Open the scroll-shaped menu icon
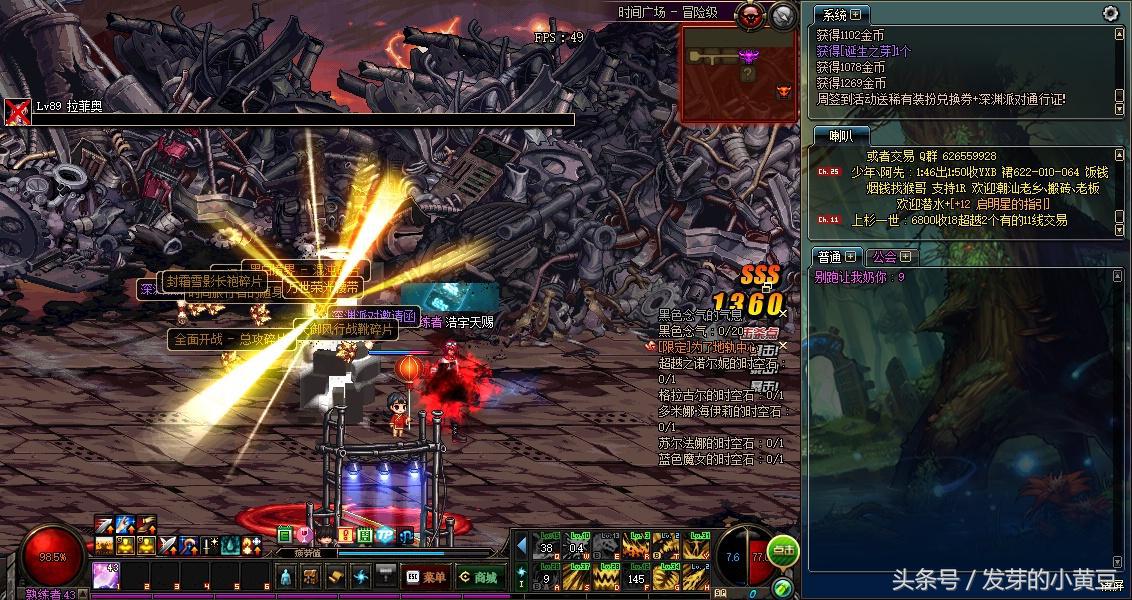 [x=335, y=576]
